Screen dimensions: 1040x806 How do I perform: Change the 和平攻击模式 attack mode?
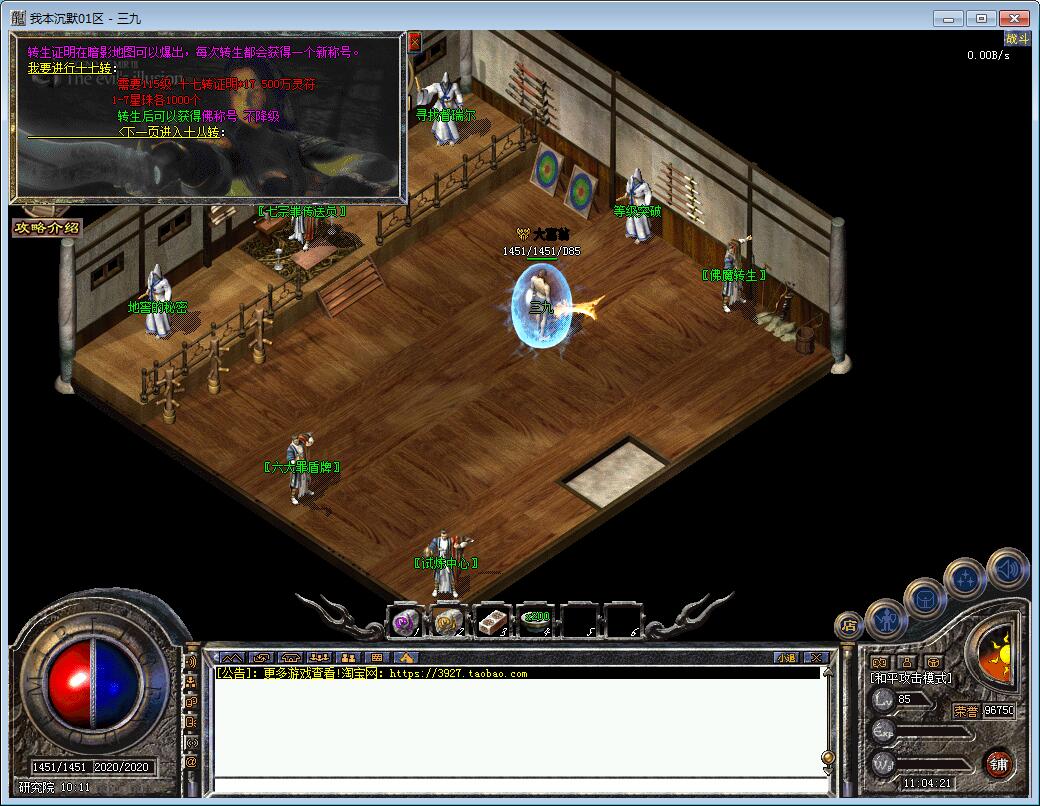pos(911,678)
